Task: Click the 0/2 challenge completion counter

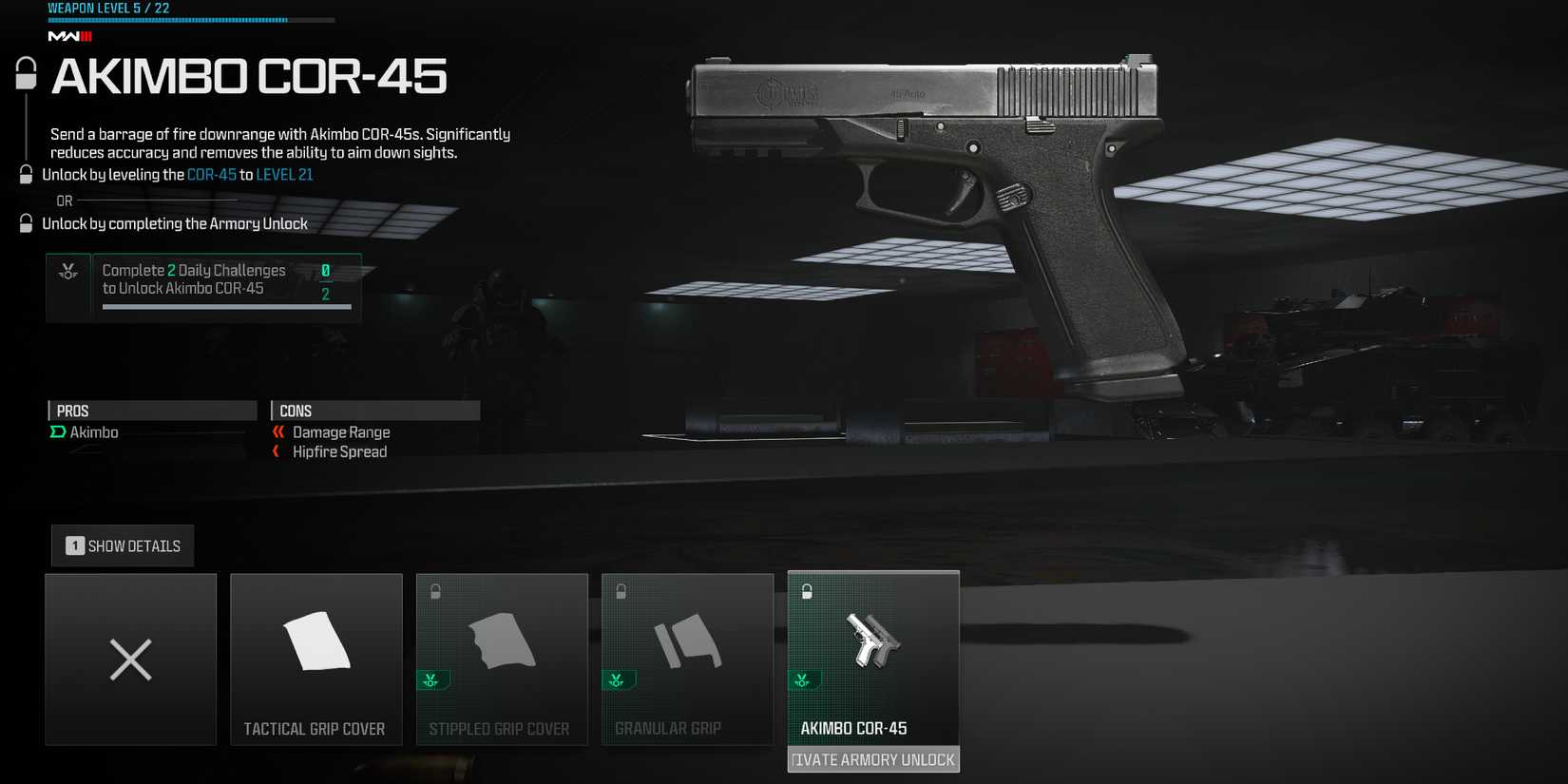Action: (327, 280)
